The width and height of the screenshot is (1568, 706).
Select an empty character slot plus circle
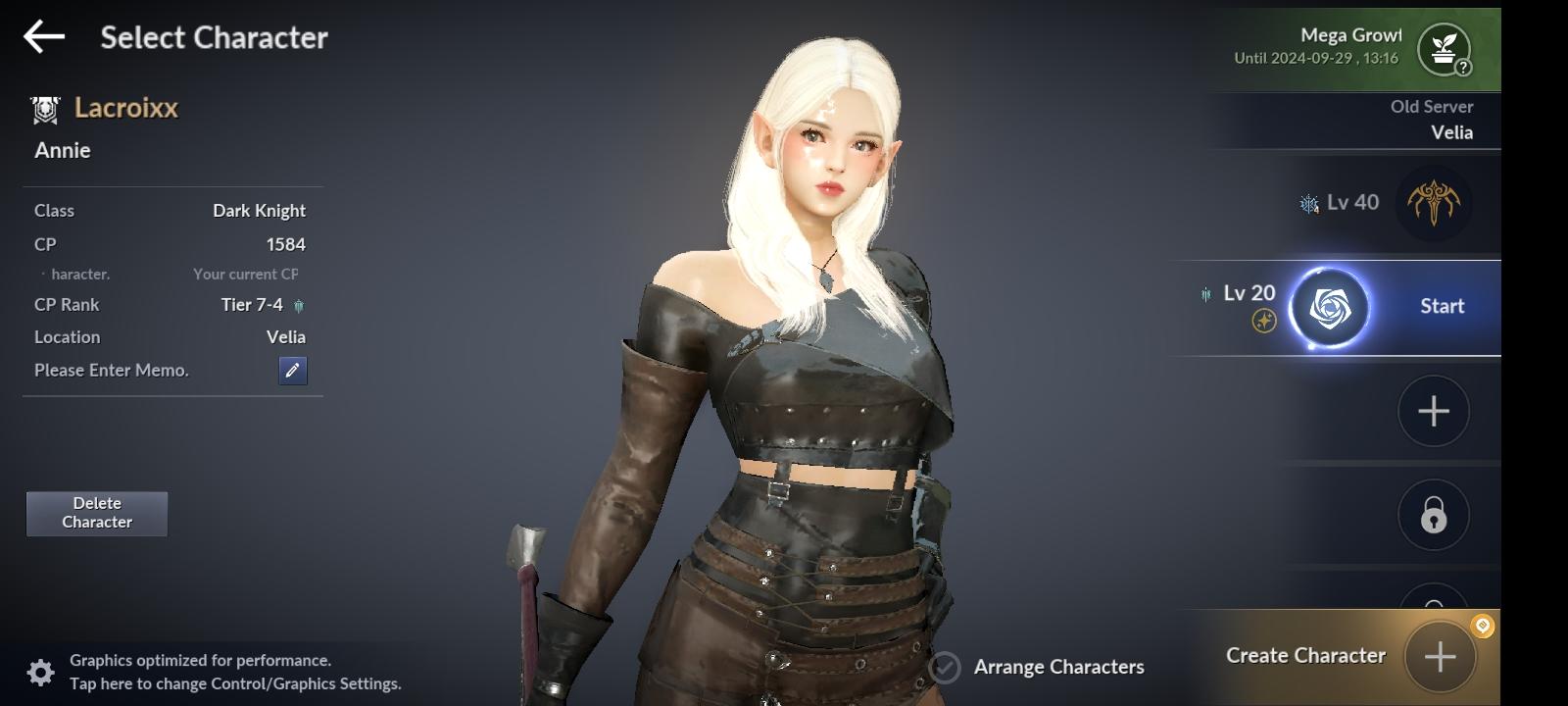(x=1433, y=411)
